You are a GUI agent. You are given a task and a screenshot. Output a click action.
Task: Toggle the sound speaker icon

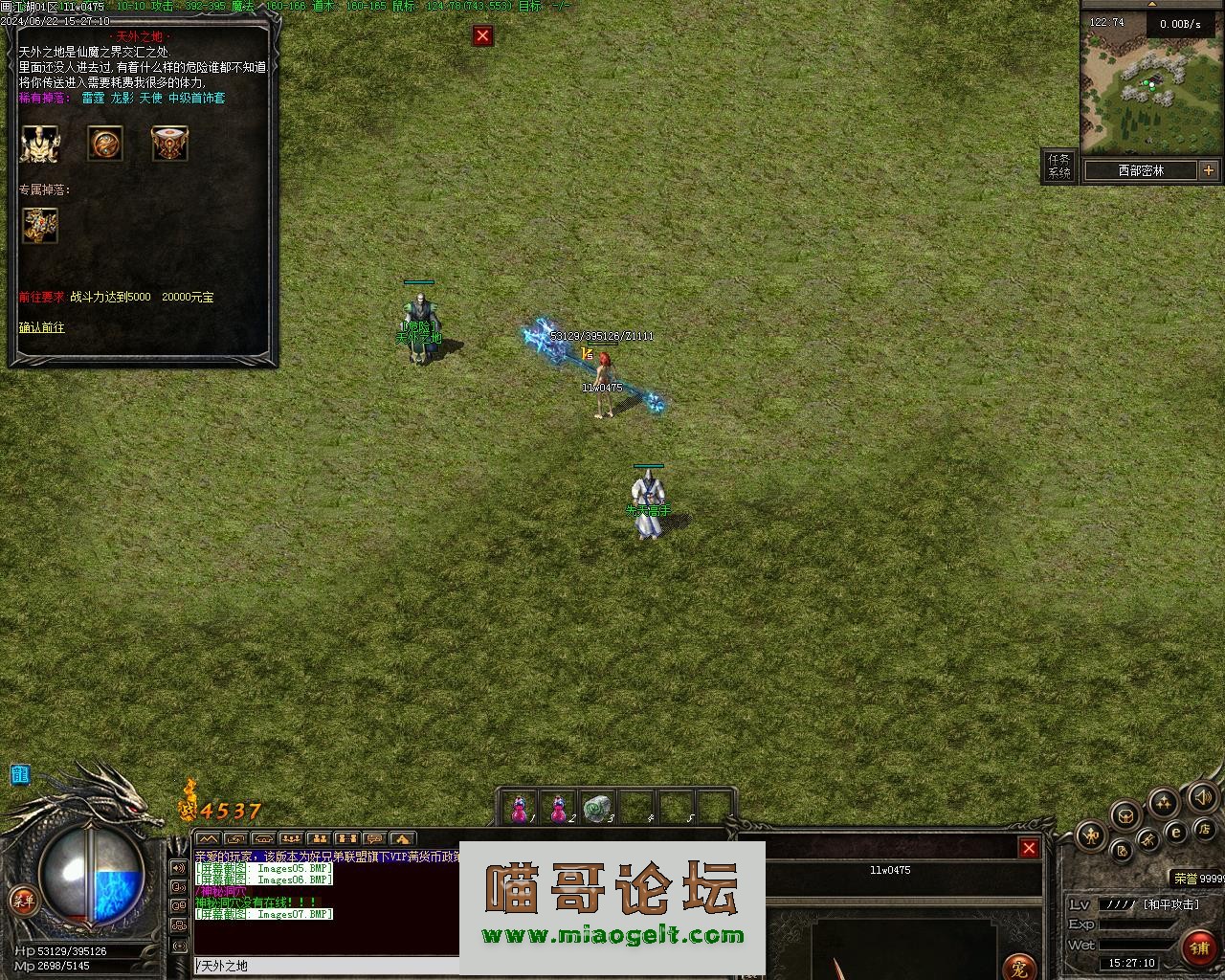point(1203,797)
